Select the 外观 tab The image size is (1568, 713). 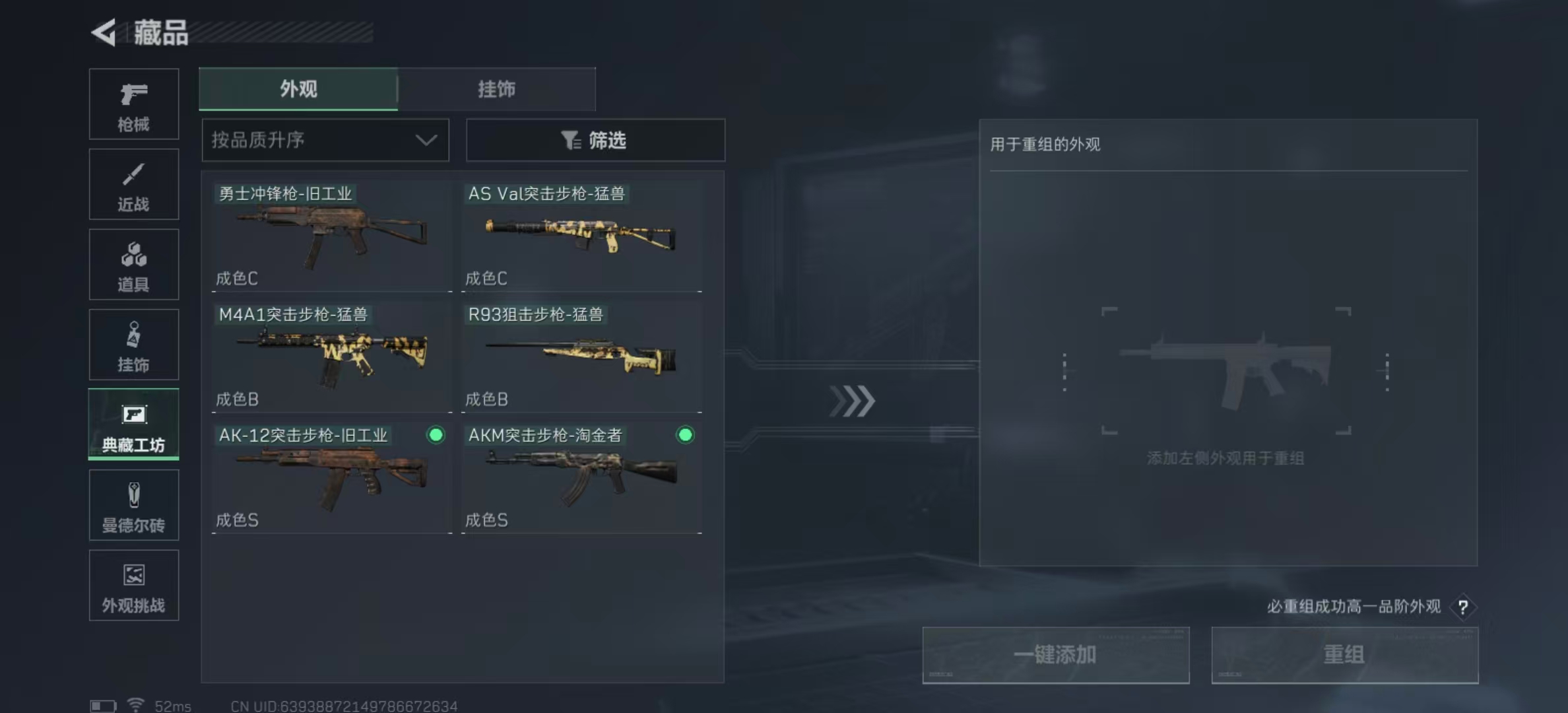point(298,88)
